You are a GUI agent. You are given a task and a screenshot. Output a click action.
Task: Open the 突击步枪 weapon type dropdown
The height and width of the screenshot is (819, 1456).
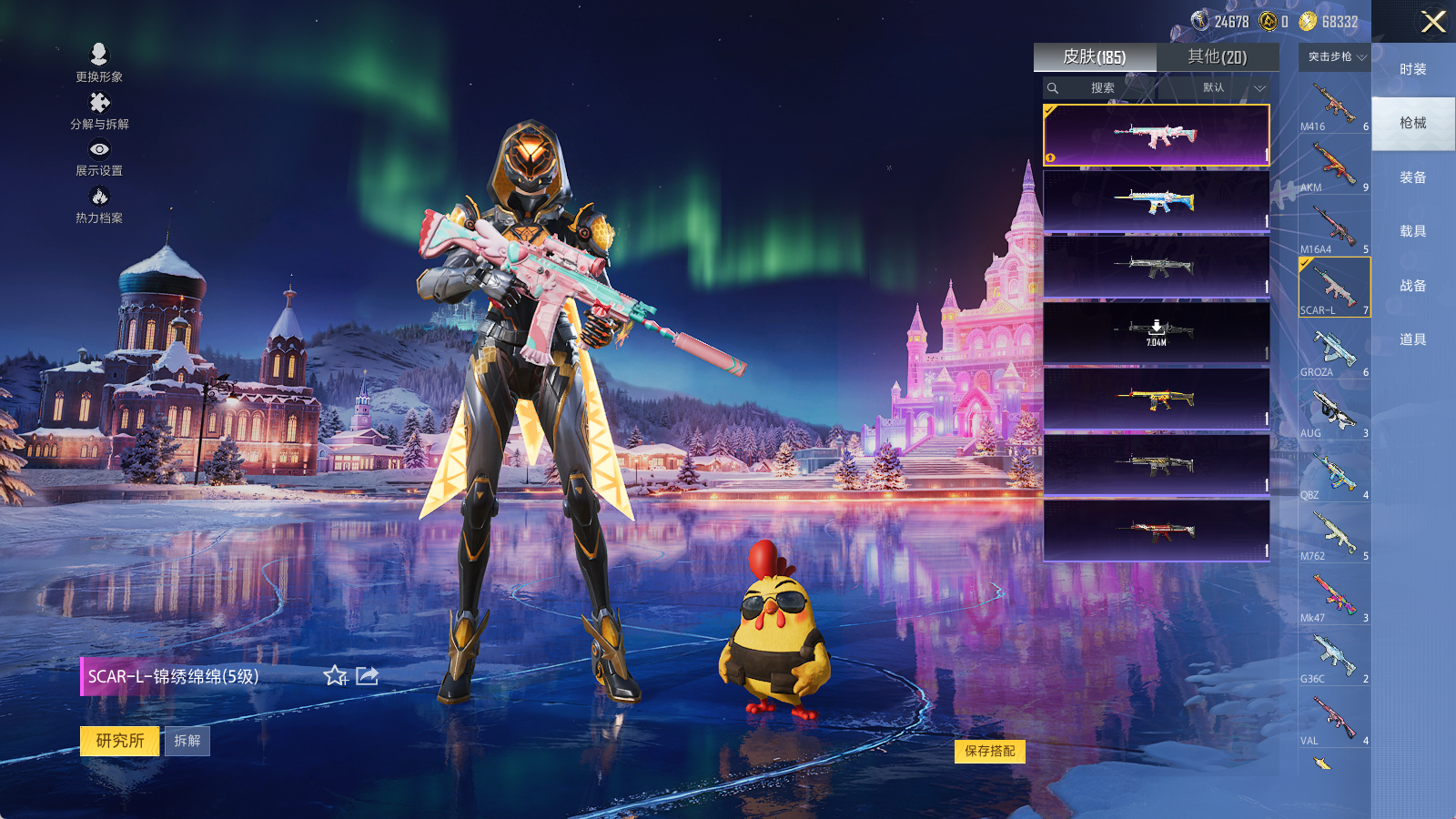click(1336, 57)
